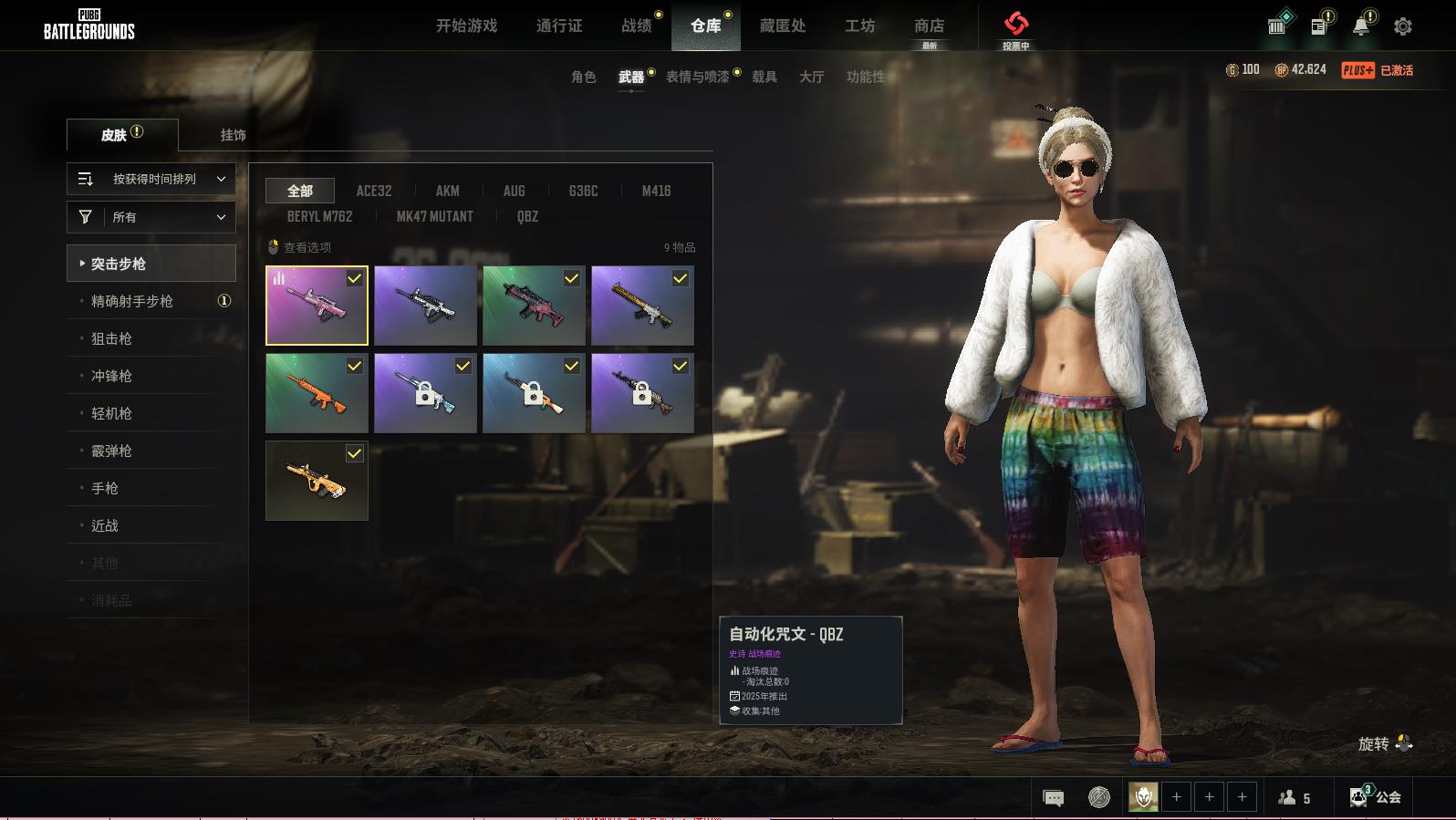Image resolution: width=1456 pixels, height=820 pixels.
Task: Select the orange rifle skin on green background
Action: coord(317,393)
